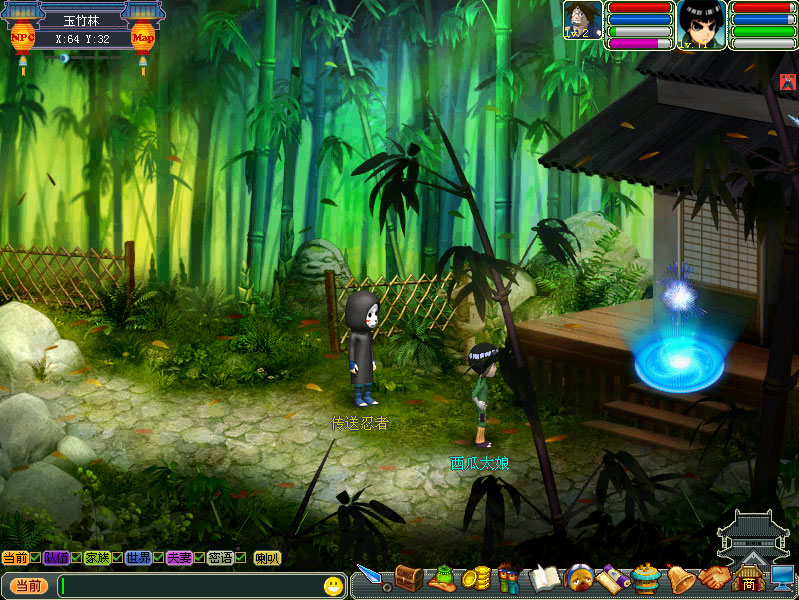
Task: Focus the chat text input box
Action: [190, 585]
